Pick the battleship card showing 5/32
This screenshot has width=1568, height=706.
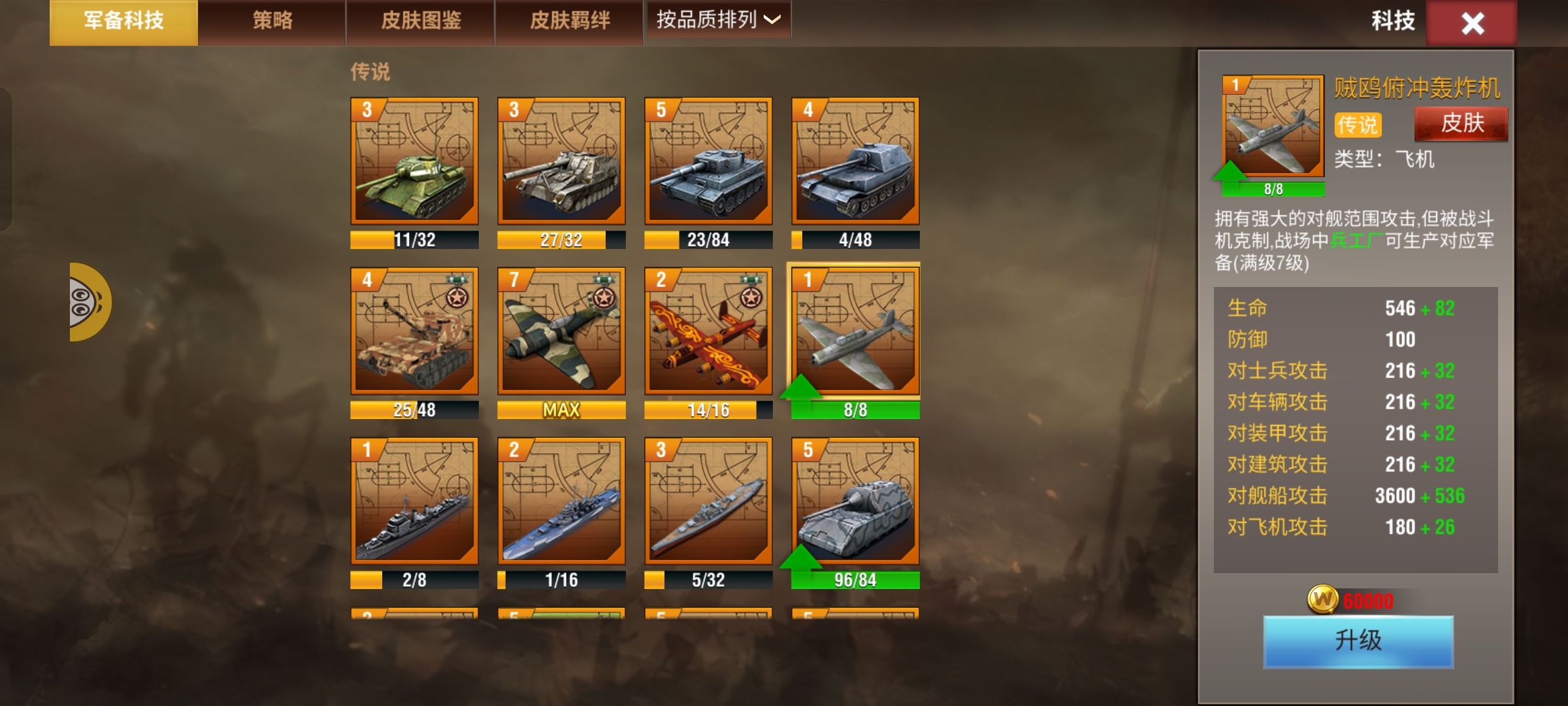coord(708,501)
